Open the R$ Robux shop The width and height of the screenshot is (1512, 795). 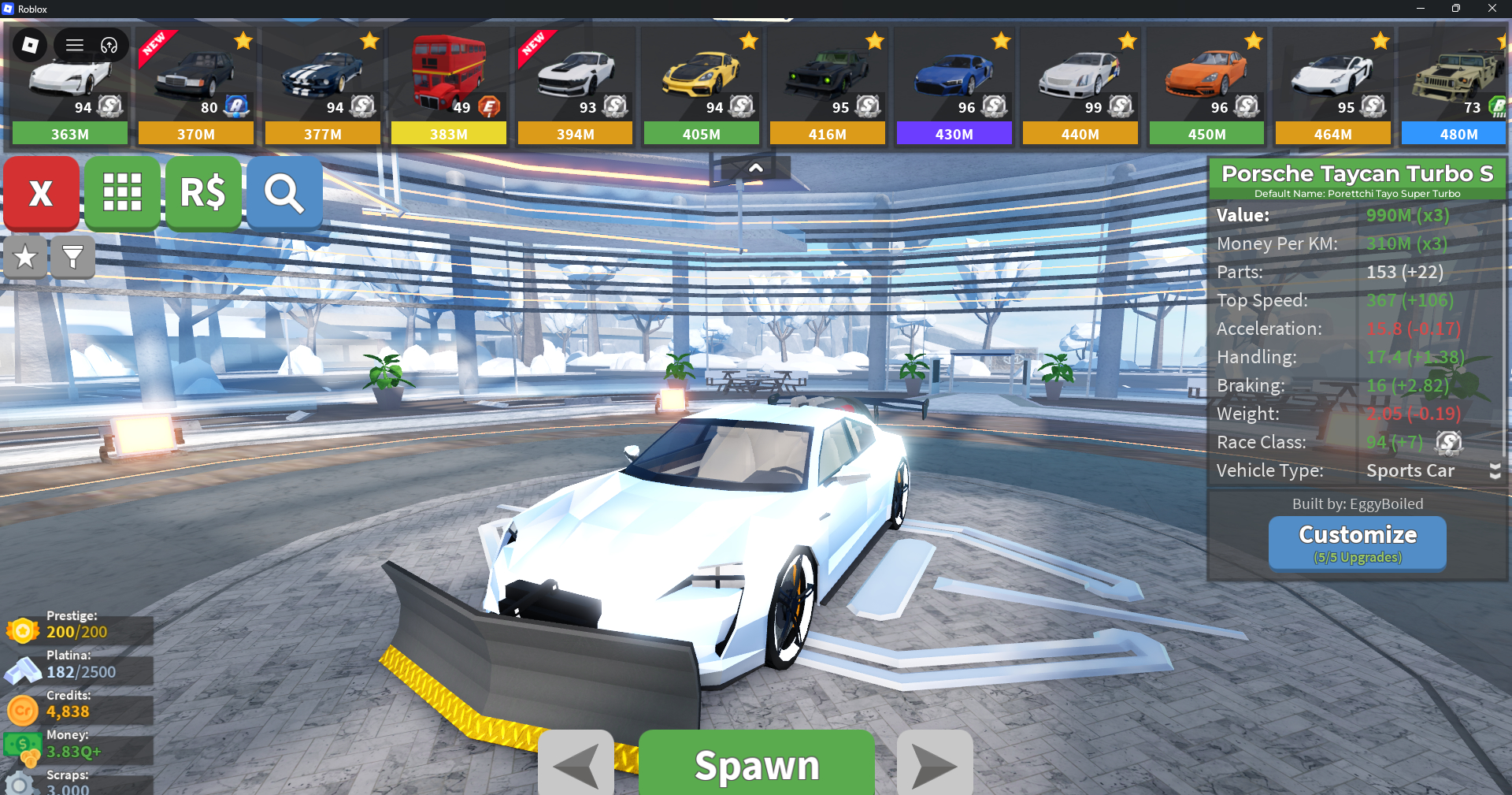click(x=203, y=193)
